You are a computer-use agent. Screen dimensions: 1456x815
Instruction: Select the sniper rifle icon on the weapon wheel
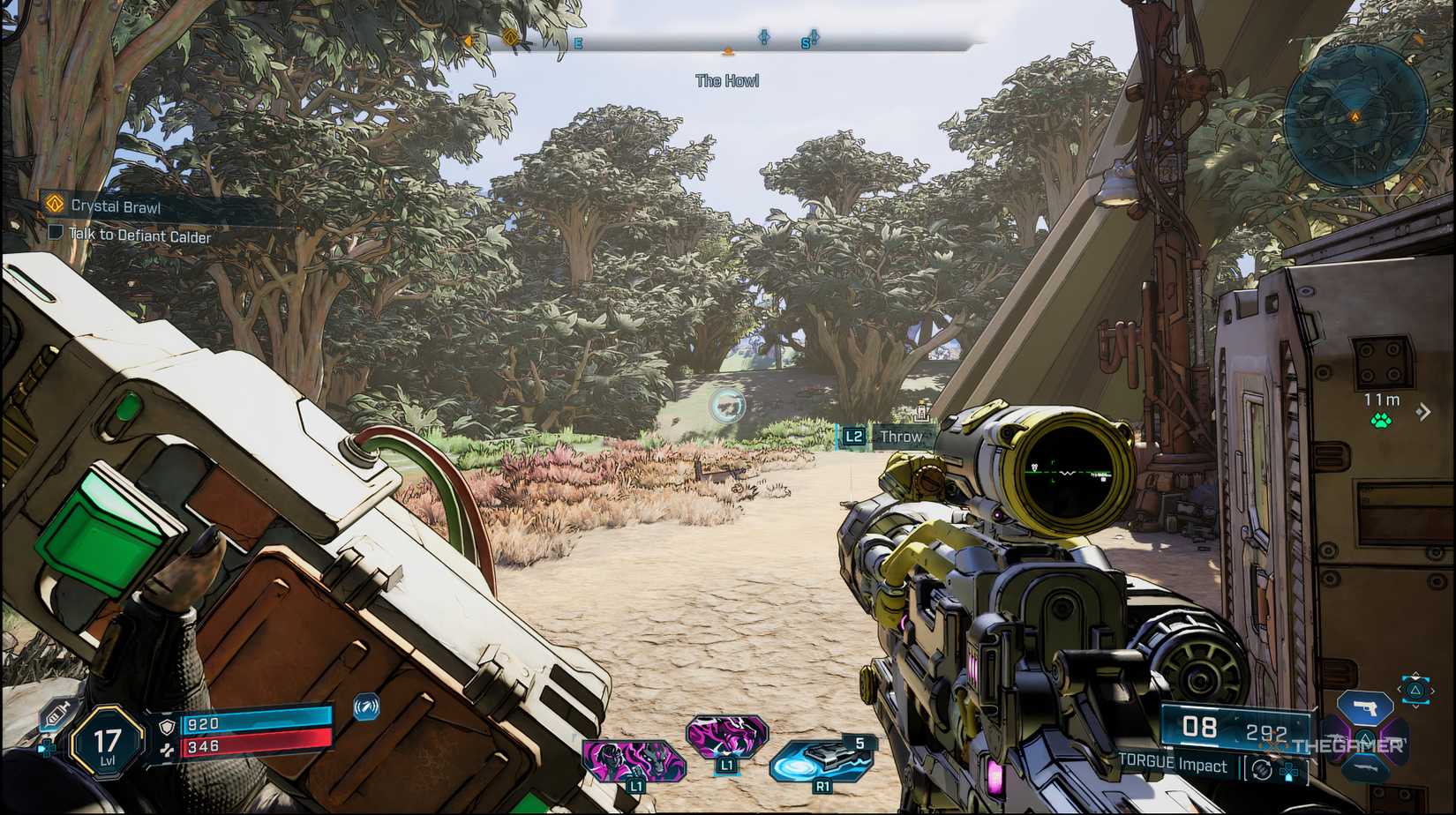pyautogui.click(x=1366, y=767)
